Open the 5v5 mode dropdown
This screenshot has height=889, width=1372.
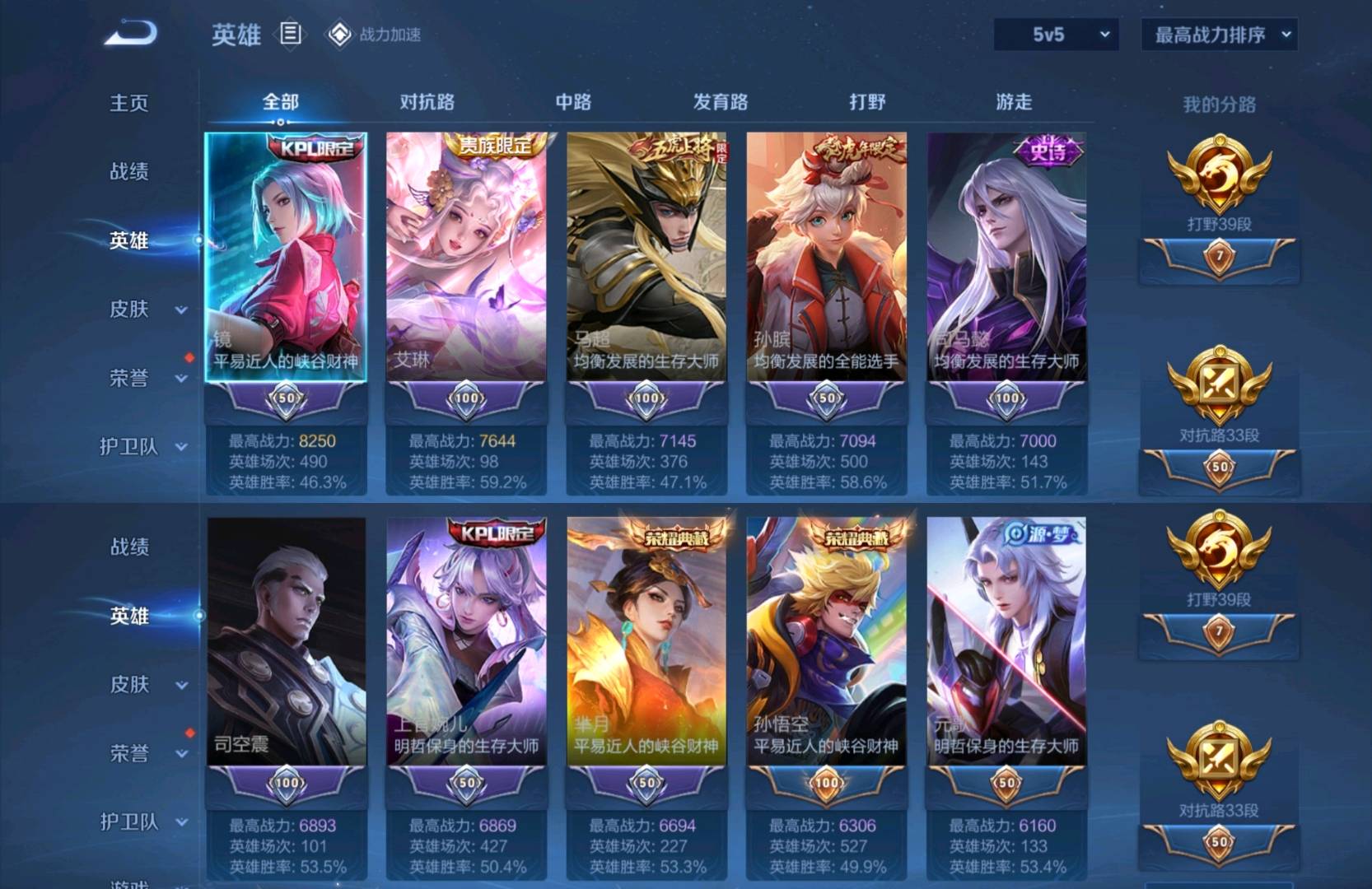point(1057,35)
